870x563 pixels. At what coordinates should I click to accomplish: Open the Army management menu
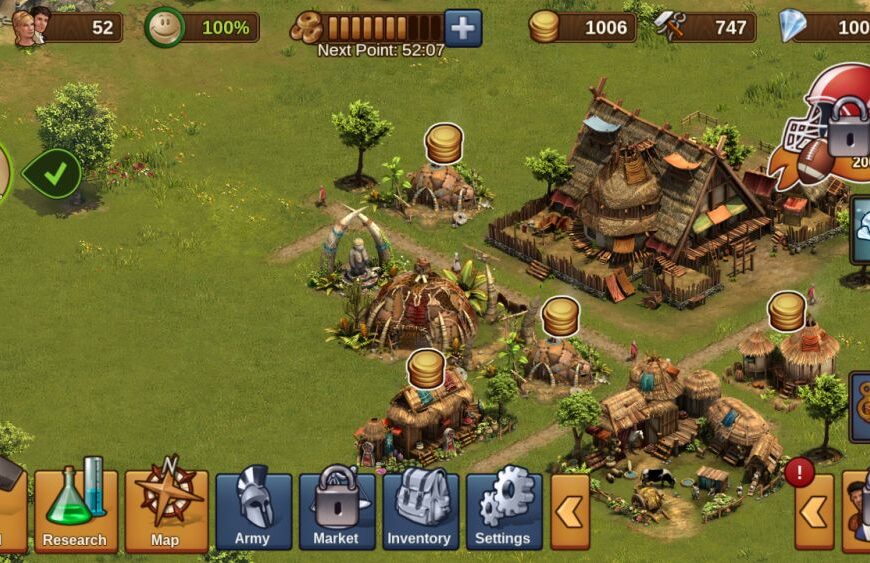click(254, 511)
